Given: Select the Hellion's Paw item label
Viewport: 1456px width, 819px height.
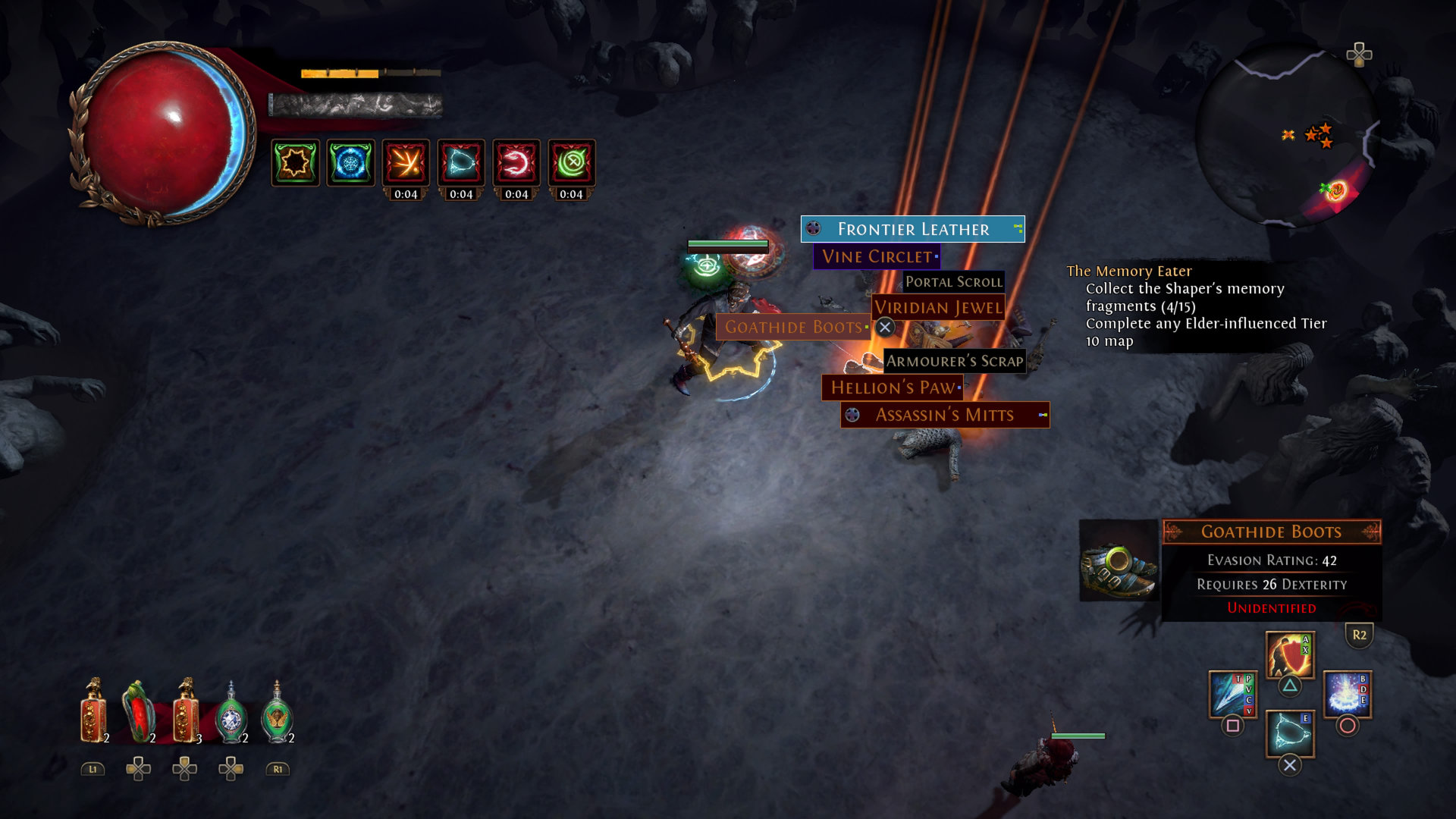Looking at the screenshot, I should tap(893, 388).
